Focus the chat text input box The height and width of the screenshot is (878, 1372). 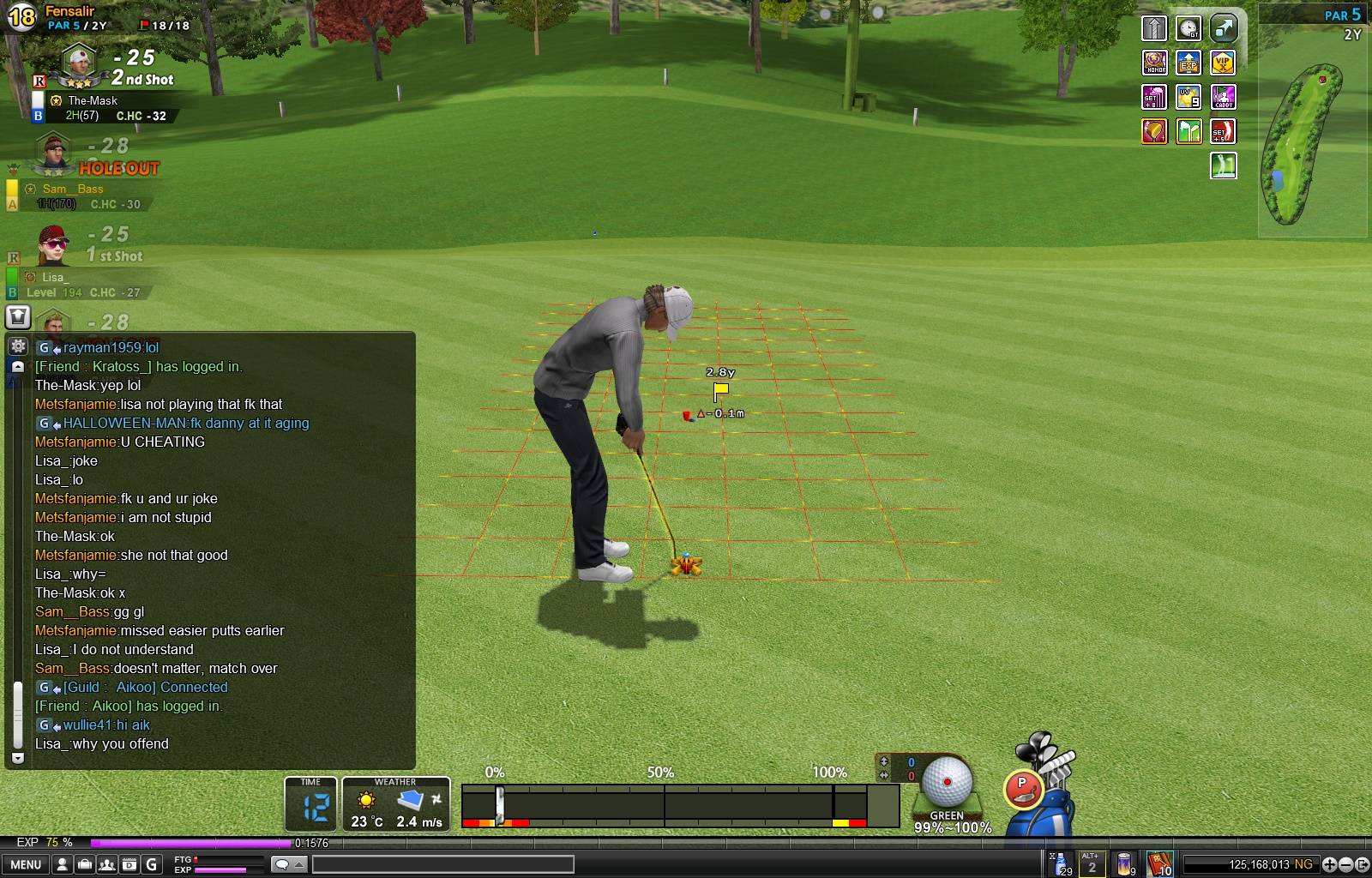point(442,864)
